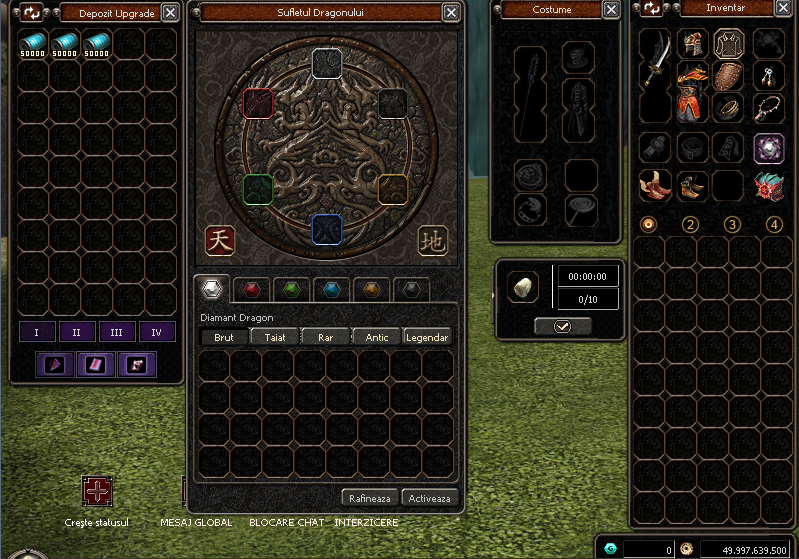This screenshot has width=799, height=559.
Task: Click the Rafineaza button
Action: (369, 497)
